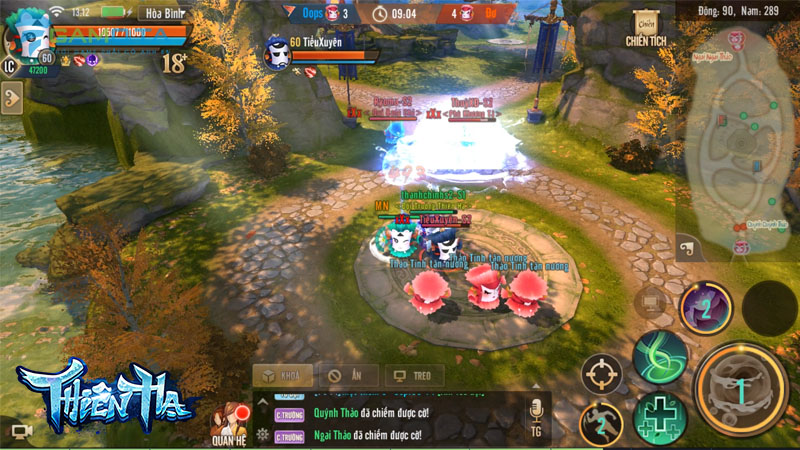Select TiểuXuyên target portrait
The height and width of the screenshot is (450, 800).
coord(277,55)
